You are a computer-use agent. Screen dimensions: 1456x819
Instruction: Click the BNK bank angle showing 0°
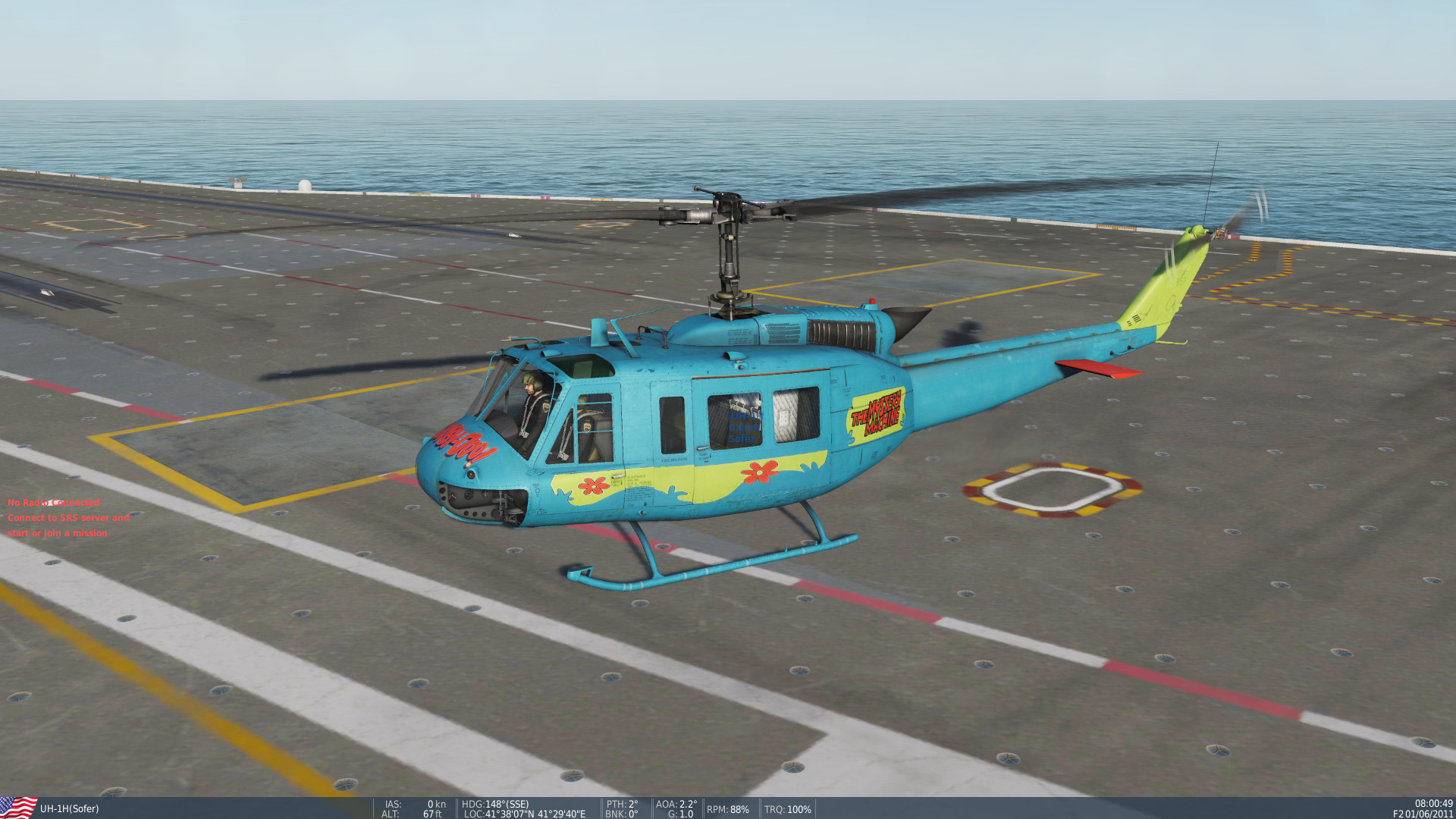coord(620,814)
